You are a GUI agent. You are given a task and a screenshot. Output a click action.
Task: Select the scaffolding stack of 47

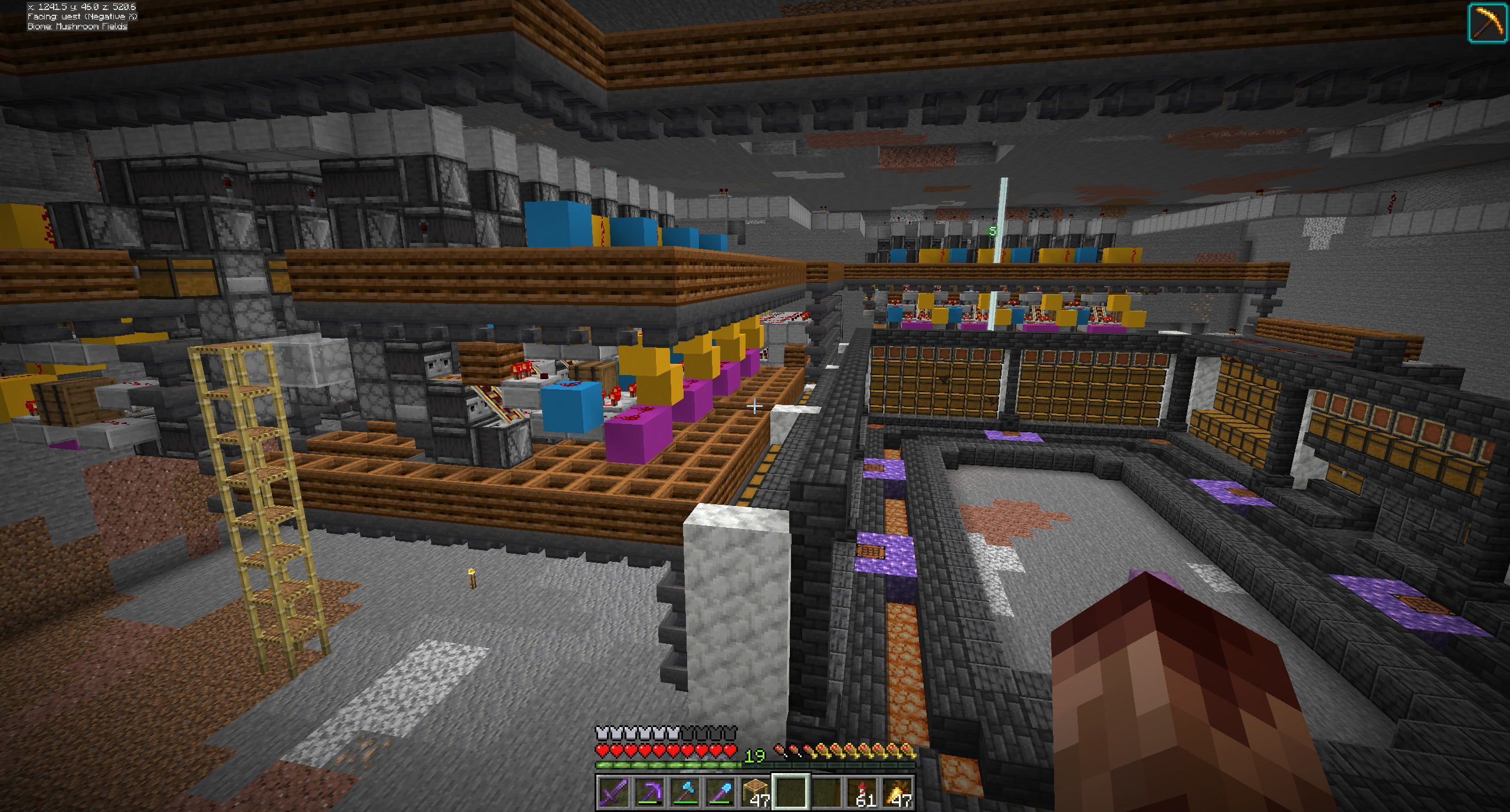tap(756, 792)
